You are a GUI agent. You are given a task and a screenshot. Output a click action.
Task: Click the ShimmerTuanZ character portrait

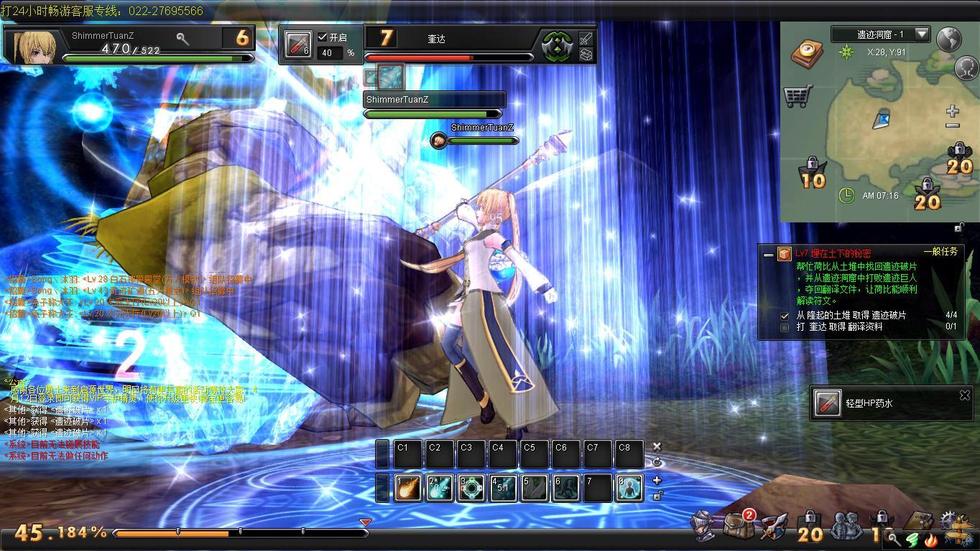[32, 46]
